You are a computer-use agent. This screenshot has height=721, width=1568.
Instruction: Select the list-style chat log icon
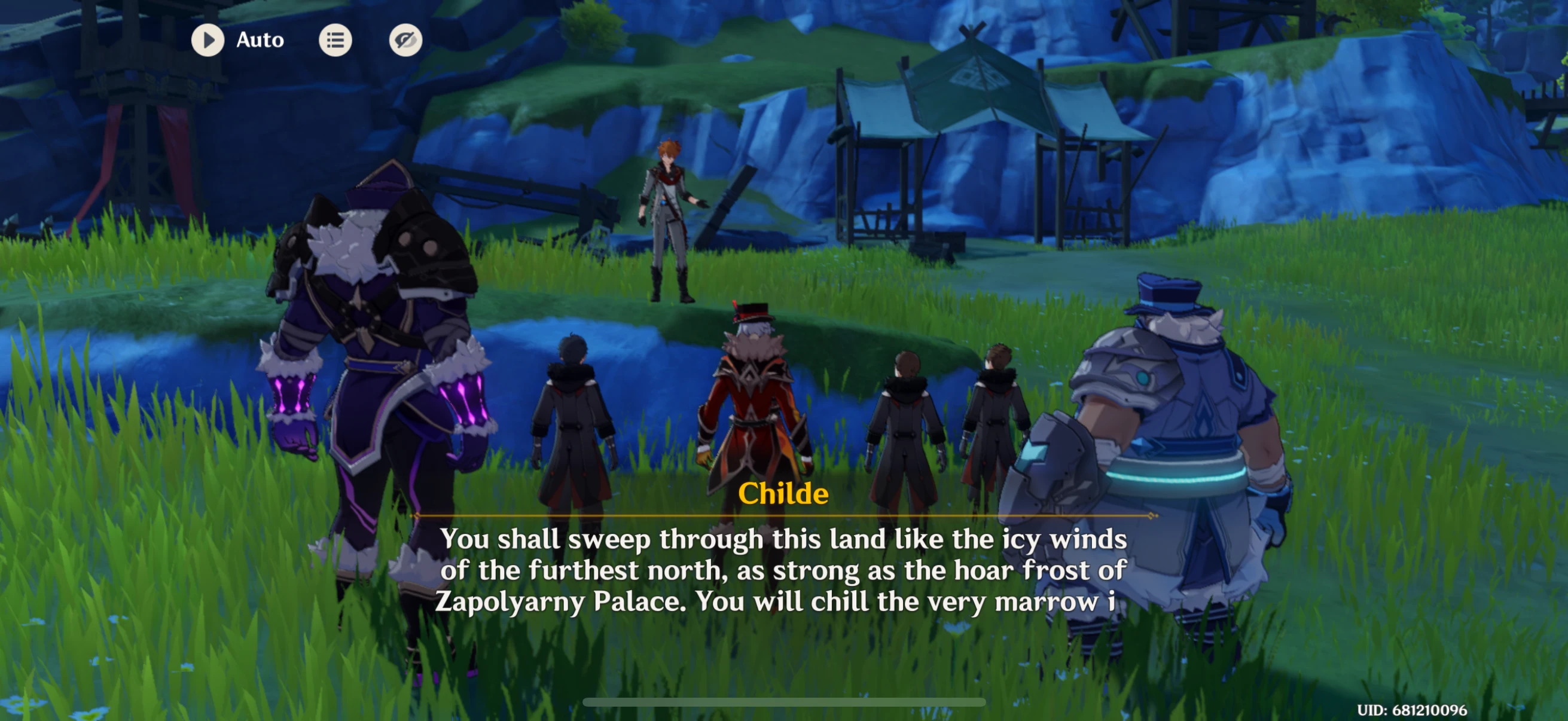pos(335,39)
